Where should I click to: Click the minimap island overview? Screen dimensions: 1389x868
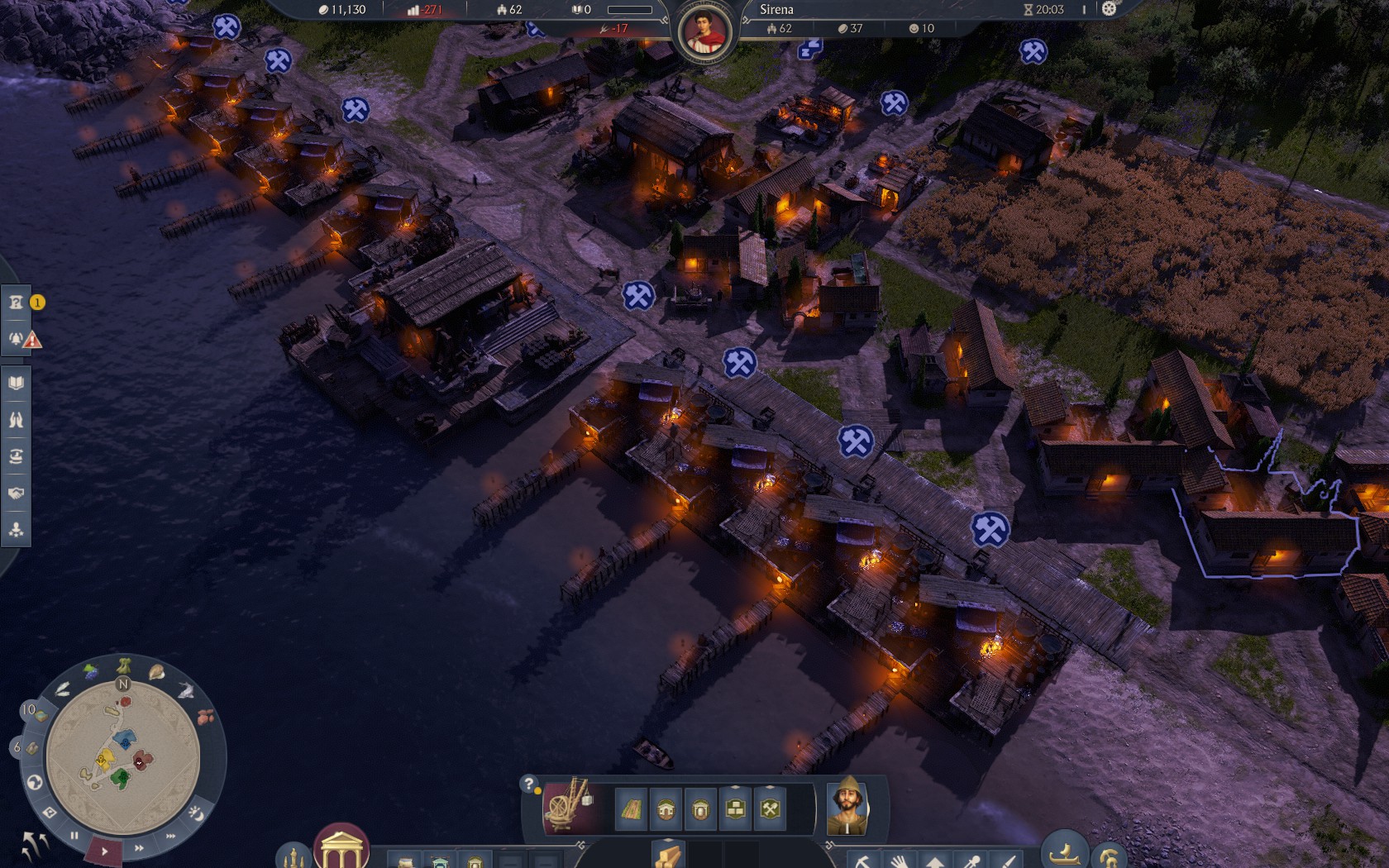[x=122, y=756]
